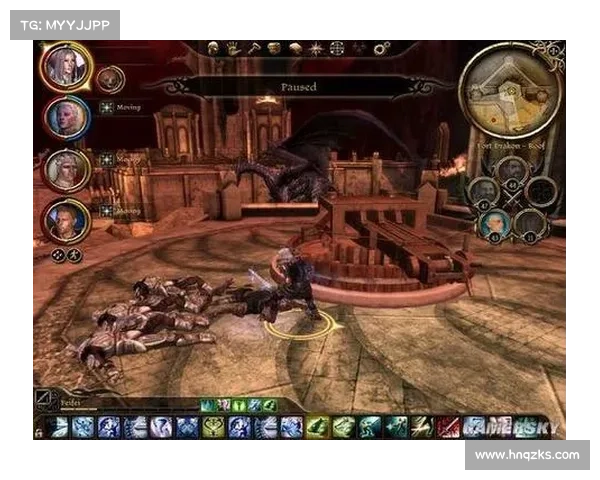Select the fourth party member portrait
Image resolution: width=600 pixels, height=480 pixels.
pos(66,220)
